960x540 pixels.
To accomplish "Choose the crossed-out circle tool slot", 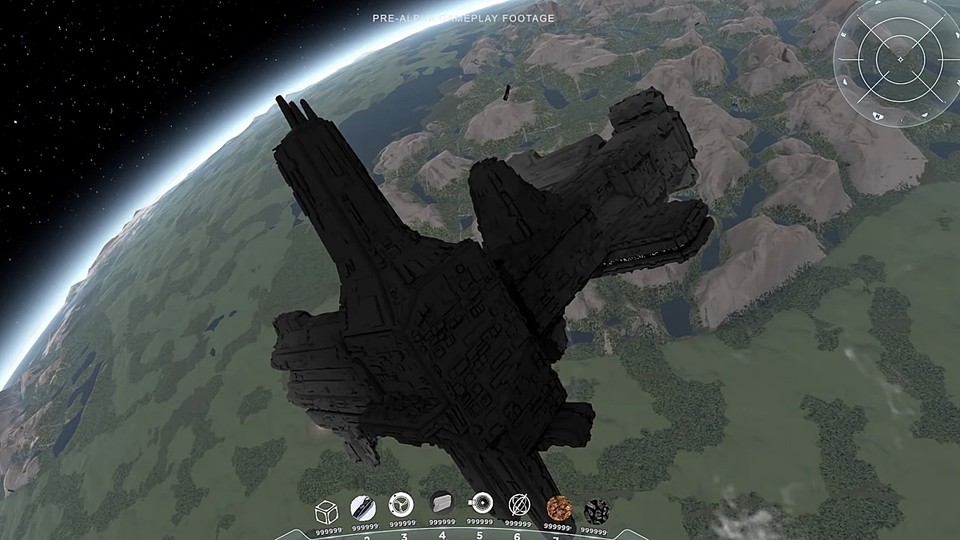I will (518, 503).
